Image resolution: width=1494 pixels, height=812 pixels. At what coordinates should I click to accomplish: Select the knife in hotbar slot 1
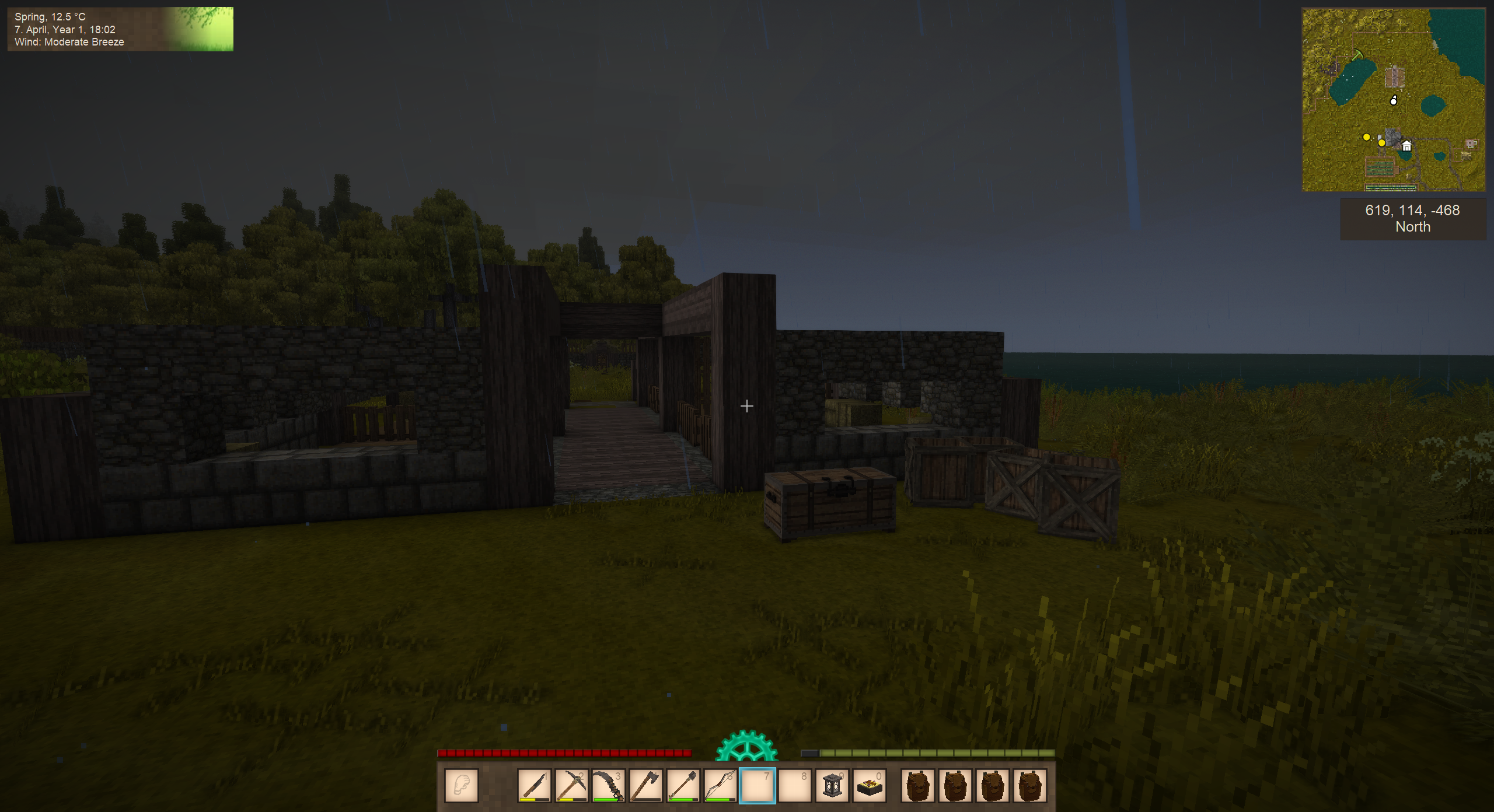pos(534,786)
